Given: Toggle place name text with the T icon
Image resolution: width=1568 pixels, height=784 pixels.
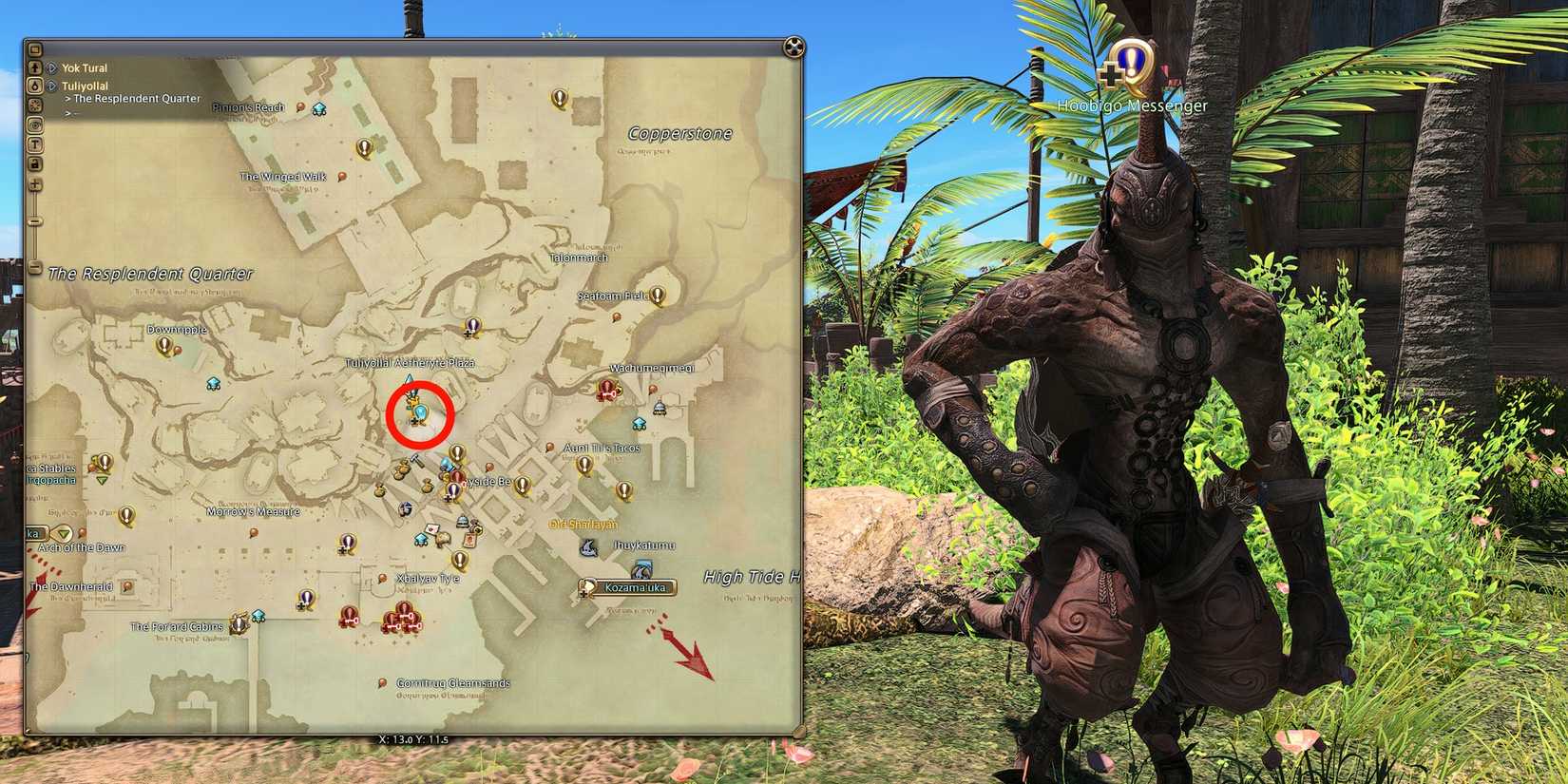Looking at the screenshot, I should pyautogui.click(x=34, y=144).
